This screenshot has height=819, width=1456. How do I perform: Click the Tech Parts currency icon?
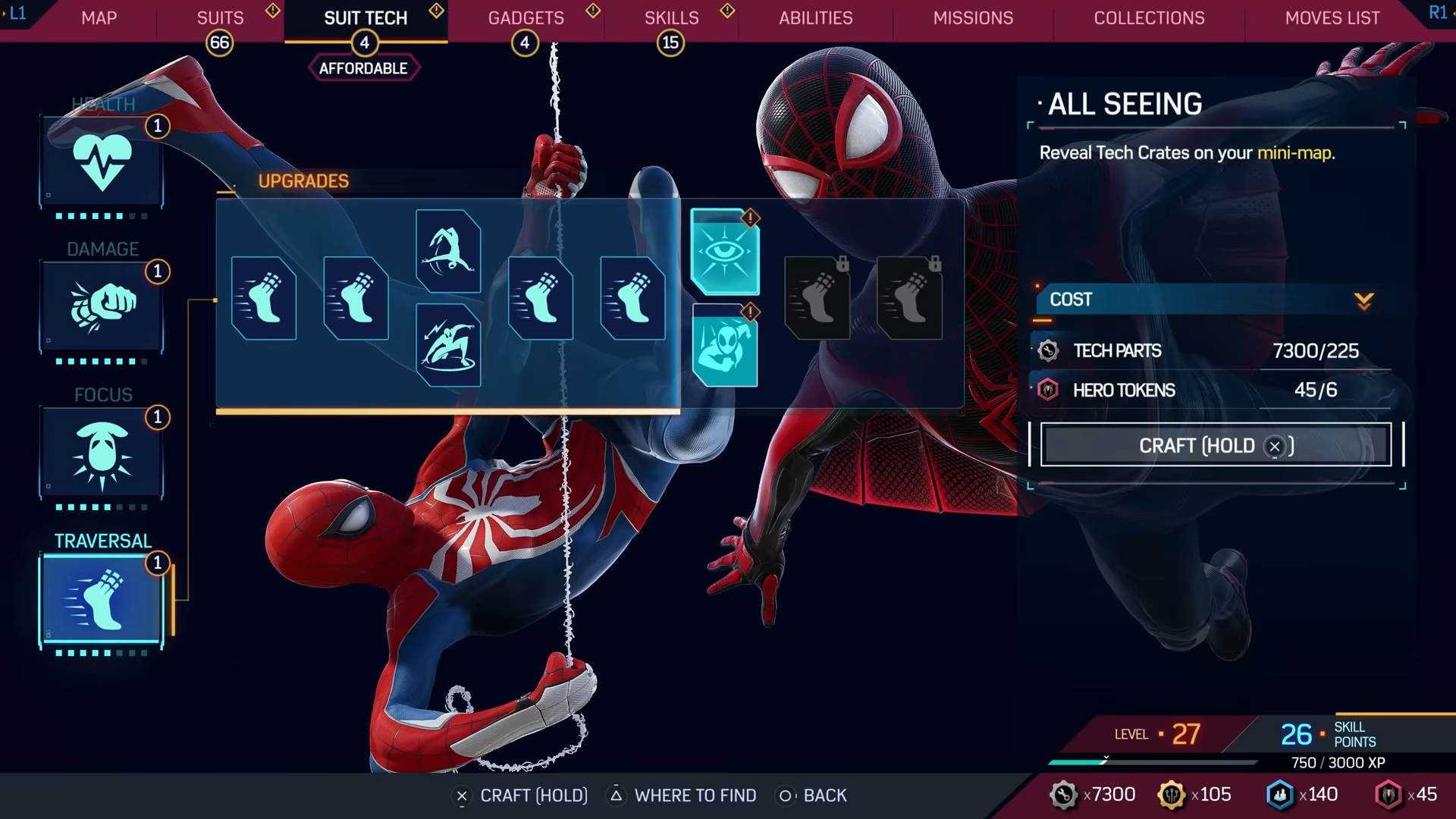click(x=1049, y=350)
